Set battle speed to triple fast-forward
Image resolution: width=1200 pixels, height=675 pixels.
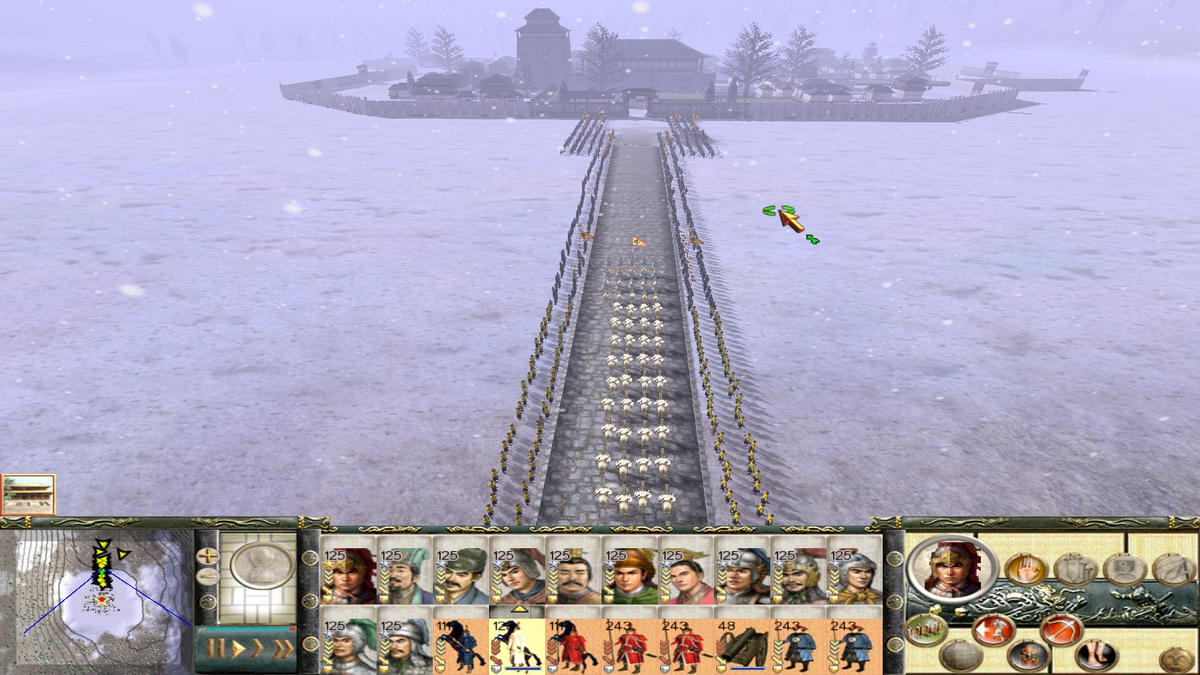283,650
